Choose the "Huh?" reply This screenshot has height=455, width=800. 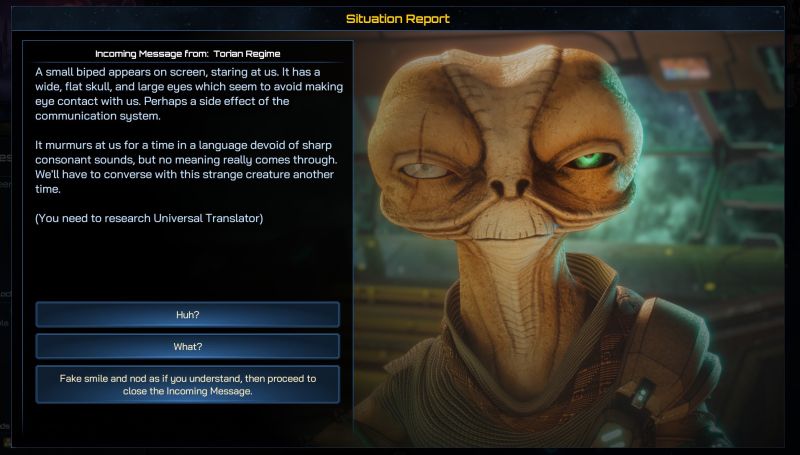[x=187, y=315]
